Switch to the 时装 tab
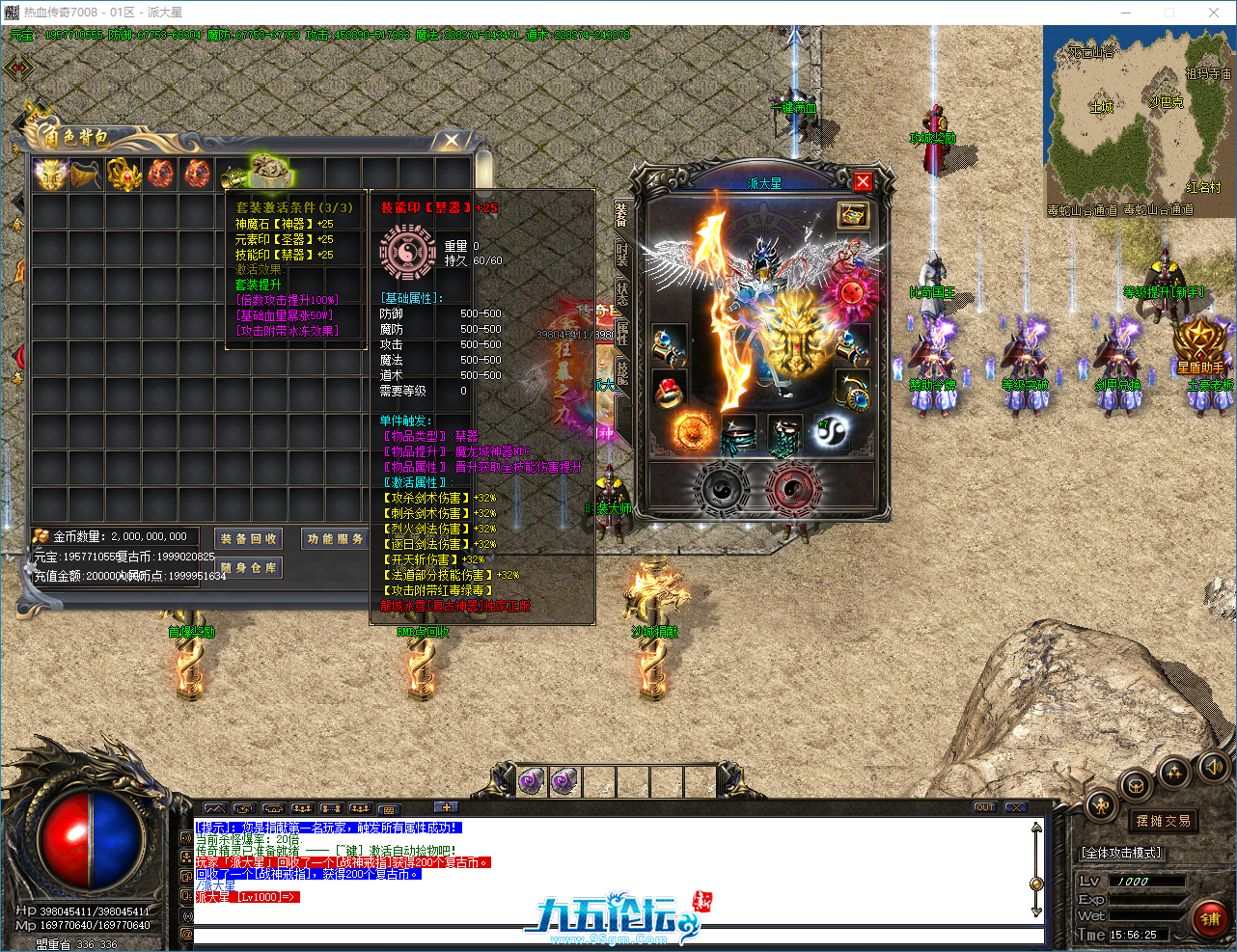This screenshot has height=952, width=1237. (x=622, y=256)
